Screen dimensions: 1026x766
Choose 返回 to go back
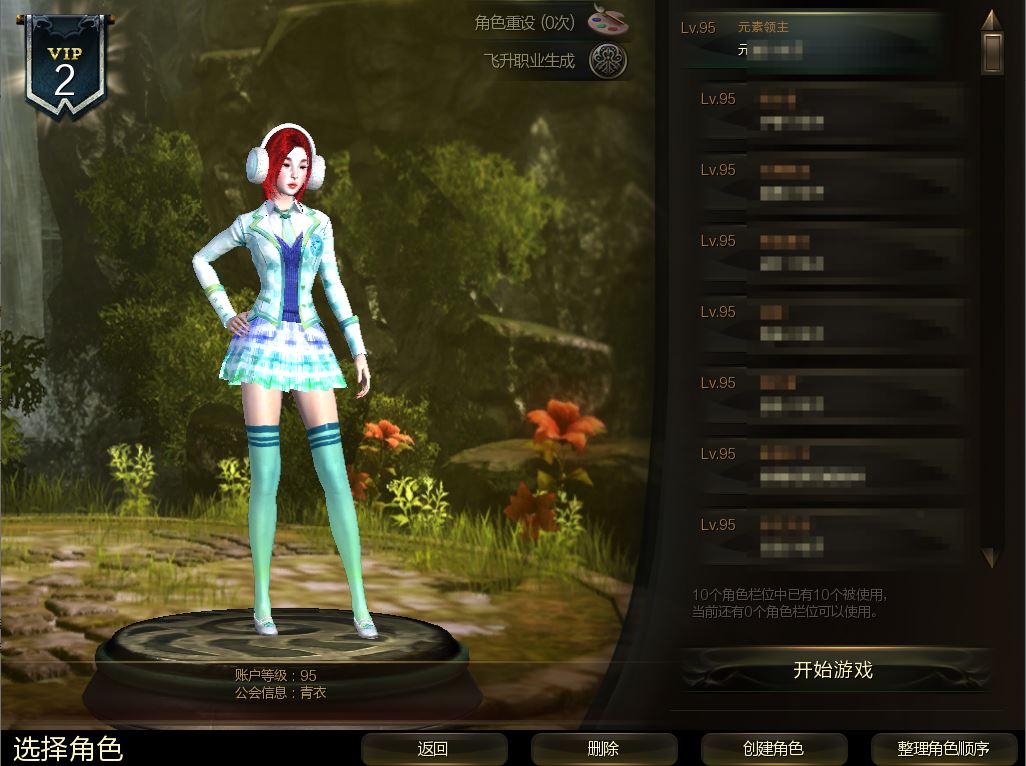pos(432,748)
